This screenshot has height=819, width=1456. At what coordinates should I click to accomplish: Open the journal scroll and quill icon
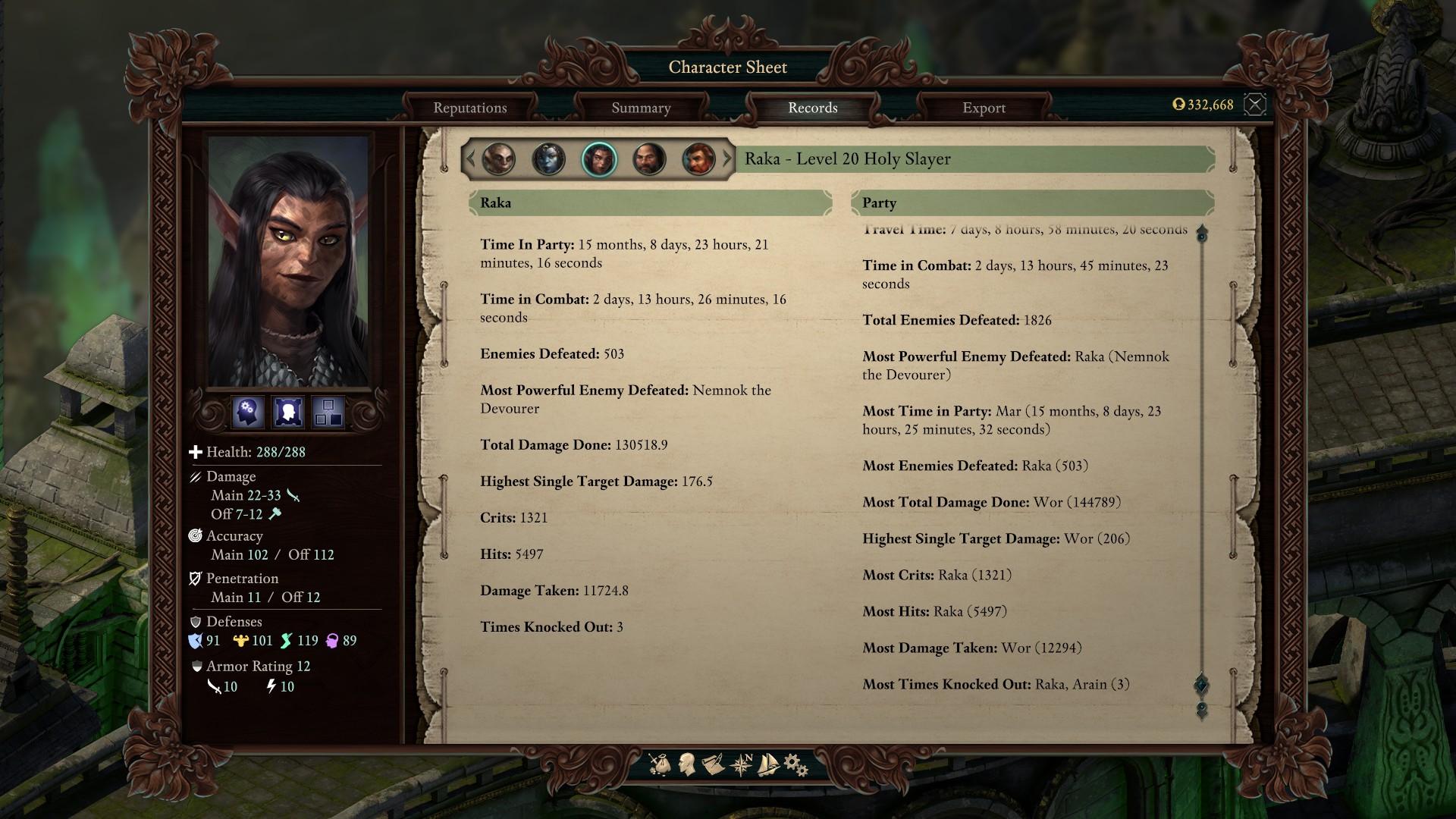(713, 764)
